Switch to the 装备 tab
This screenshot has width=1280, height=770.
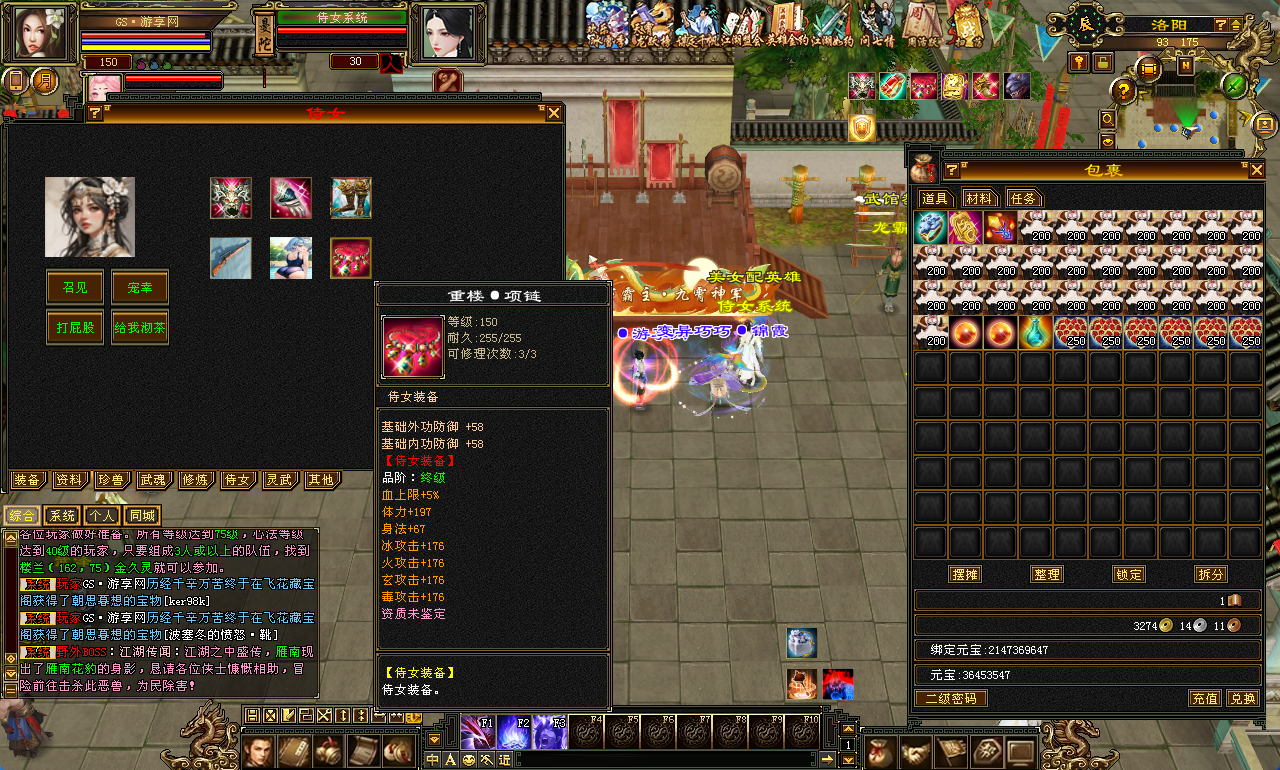point(27,480)
